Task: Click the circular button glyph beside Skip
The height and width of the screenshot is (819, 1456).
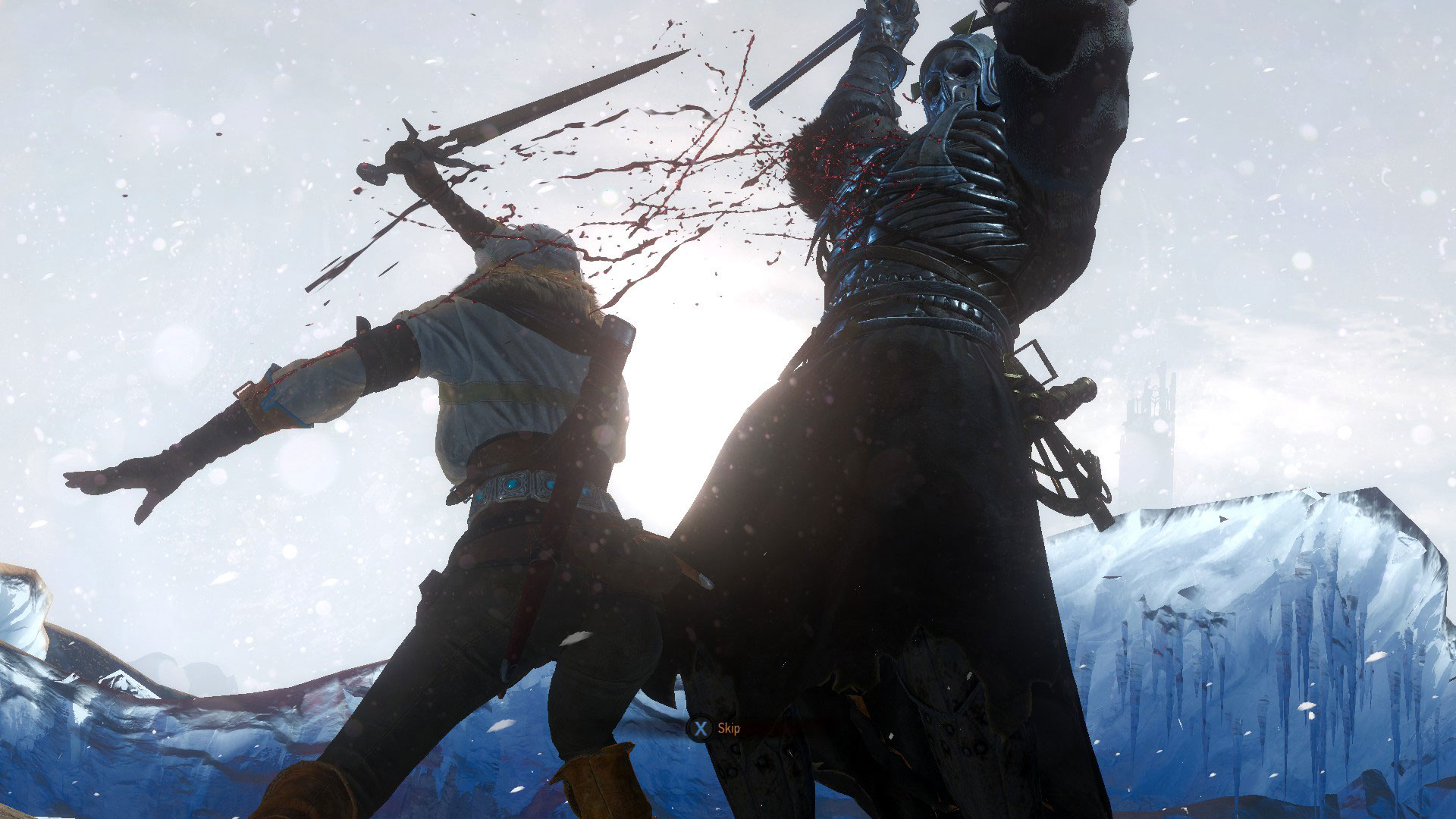Action: [701, 728]
